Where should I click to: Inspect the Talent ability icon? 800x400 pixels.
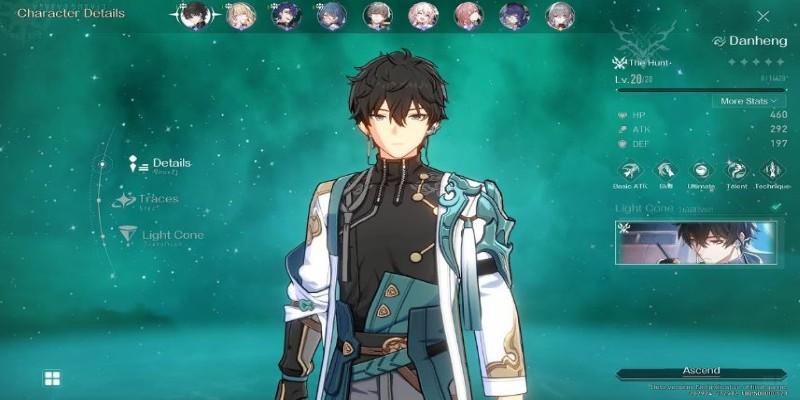pos(735,170)
